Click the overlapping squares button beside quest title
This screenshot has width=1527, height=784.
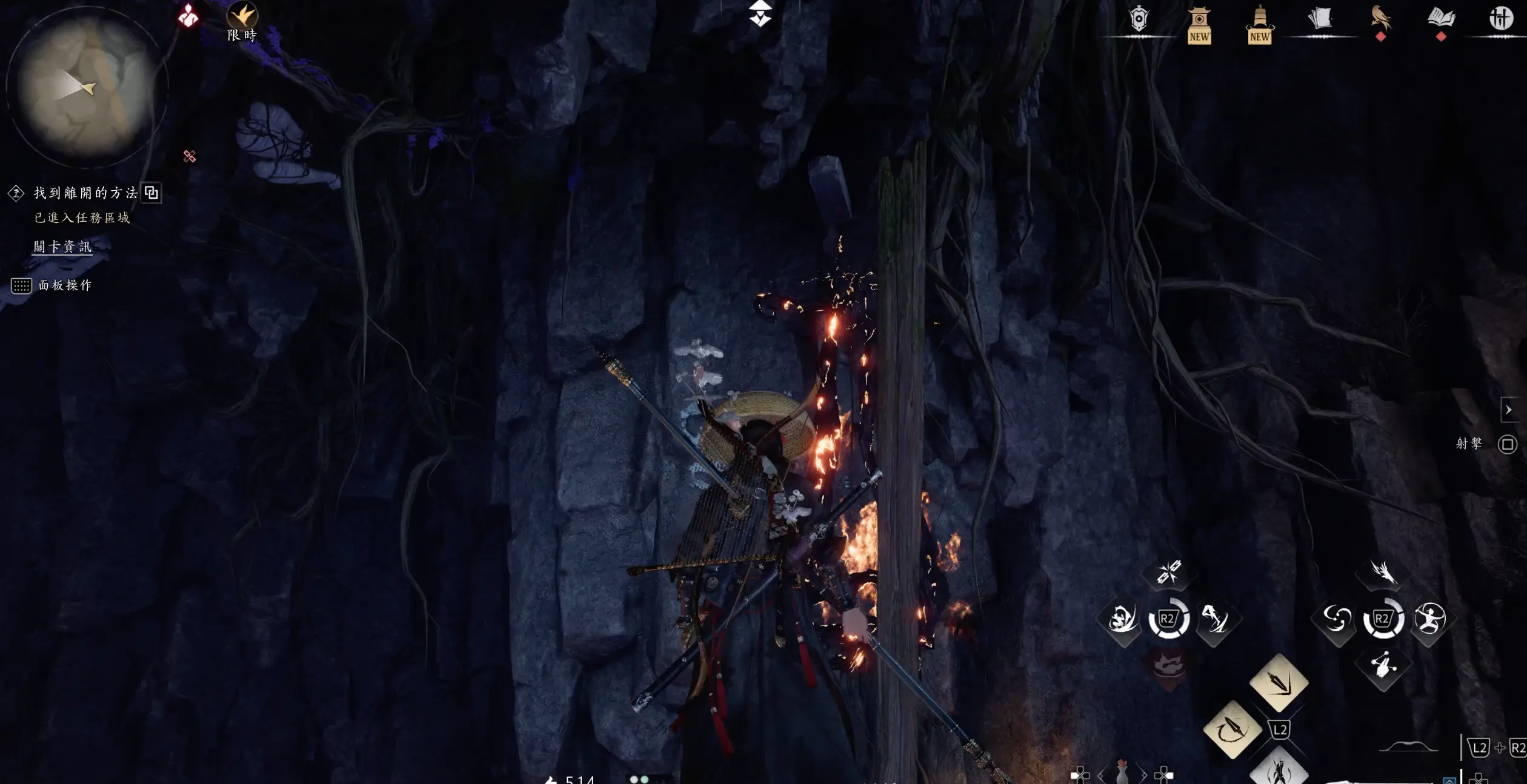point(151,193)
